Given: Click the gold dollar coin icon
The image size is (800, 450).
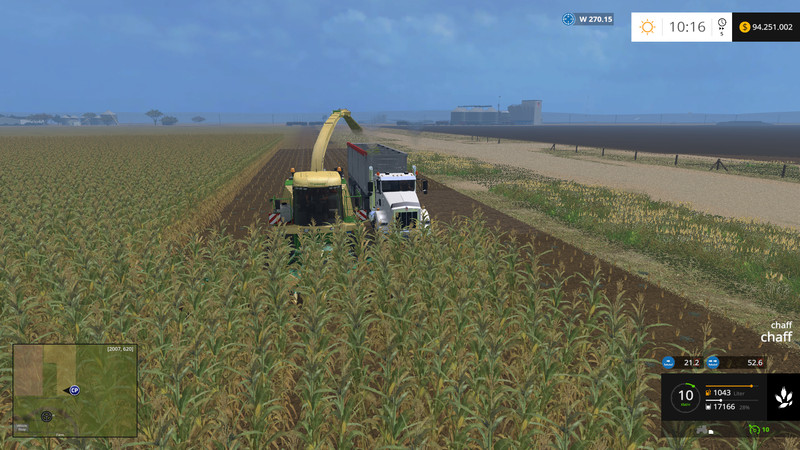Looking at the screenshot, I should click(744, 27).
